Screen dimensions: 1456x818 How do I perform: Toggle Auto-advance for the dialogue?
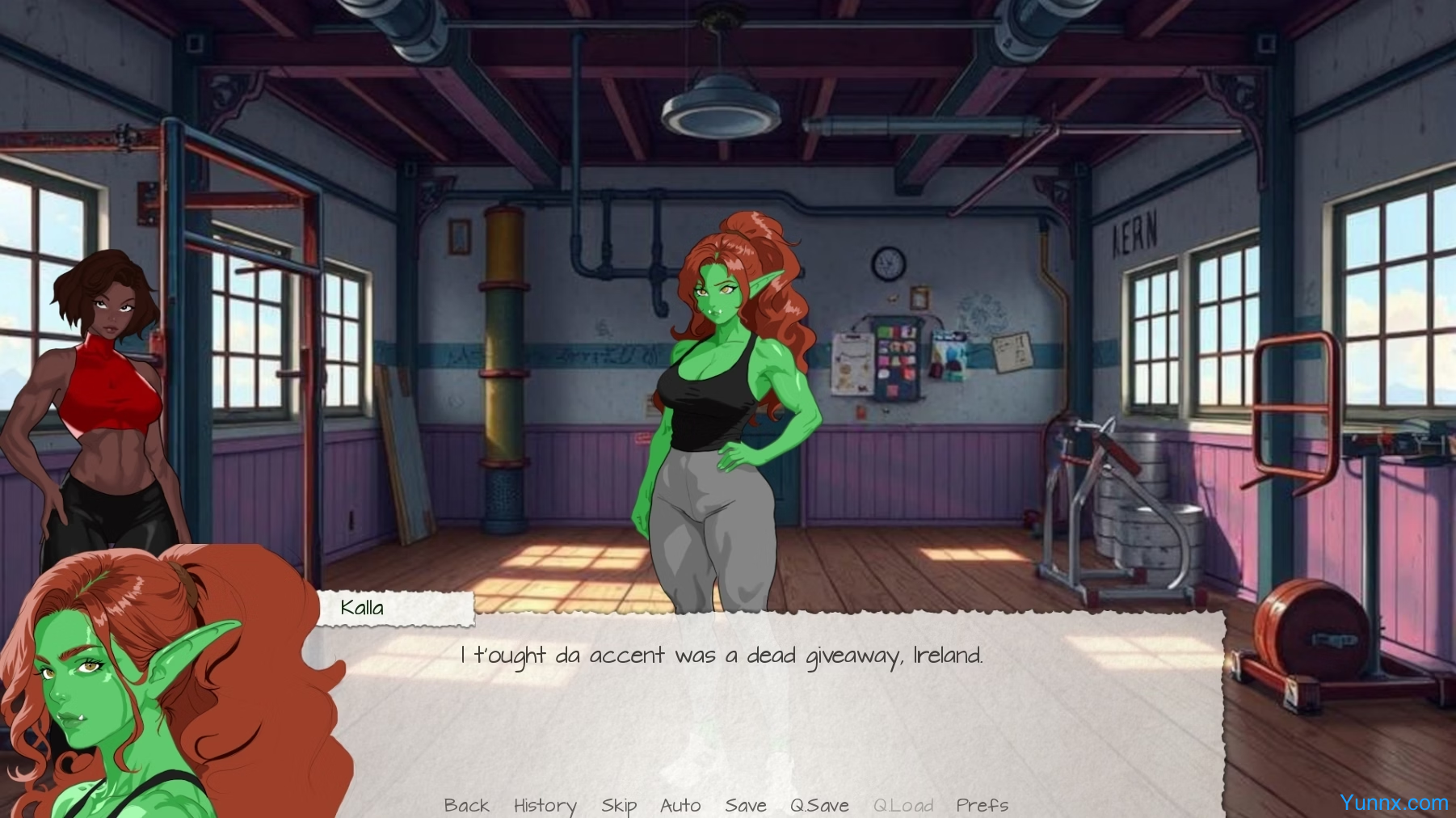coord(680,805)
